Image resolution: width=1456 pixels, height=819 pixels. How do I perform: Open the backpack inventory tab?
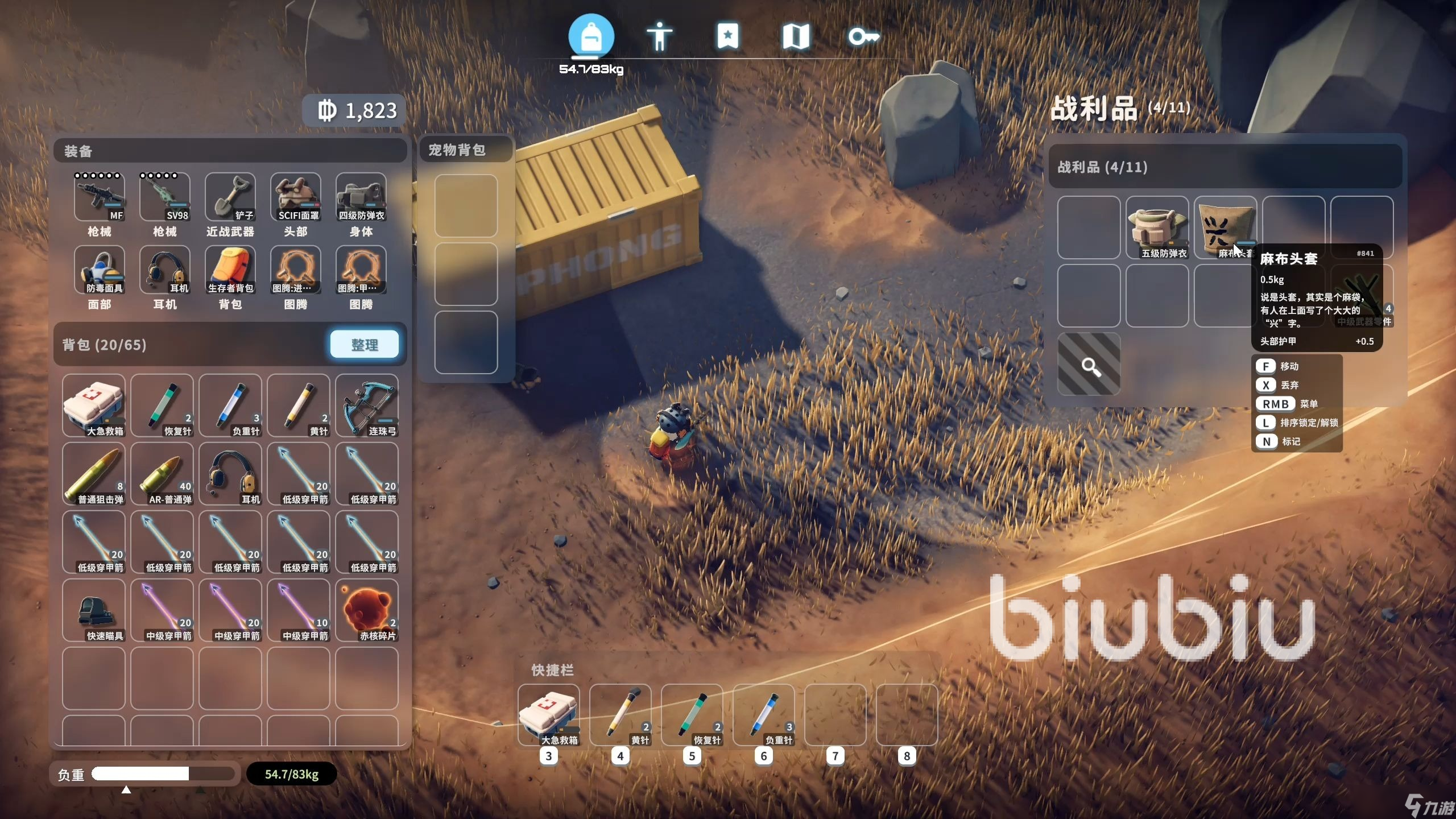click(x=591, y=36)
